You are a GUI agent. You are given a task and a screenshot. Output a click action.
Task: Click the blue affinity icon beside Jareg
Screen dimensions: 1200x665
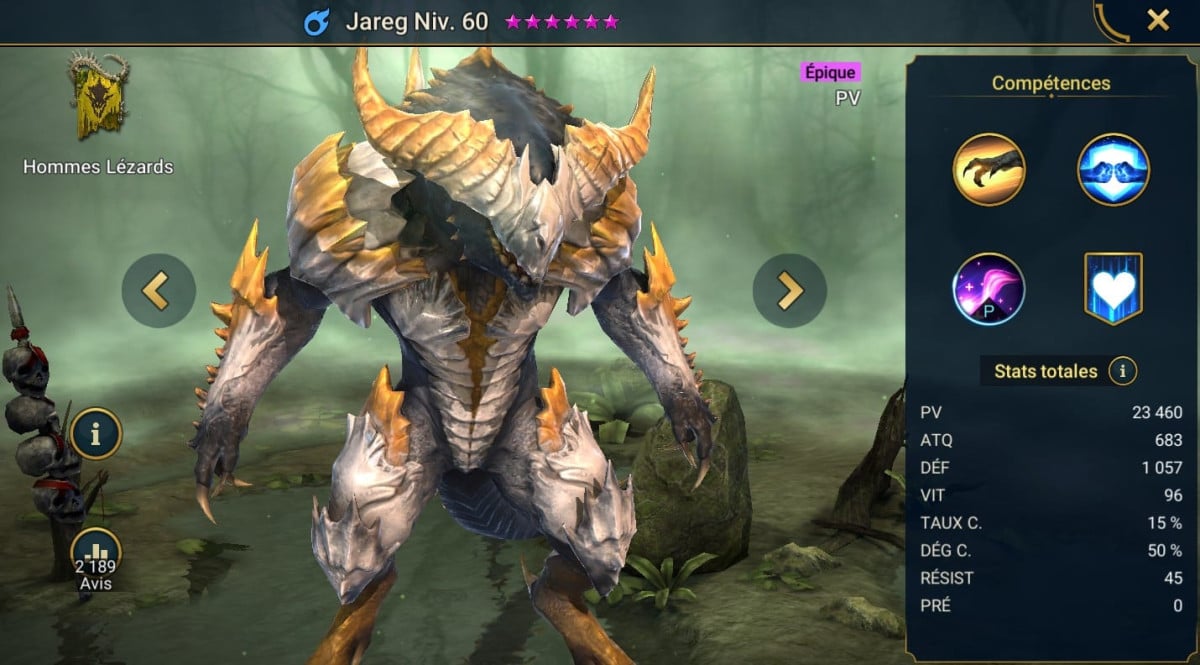pyautogui.click(x=317, y=22)
